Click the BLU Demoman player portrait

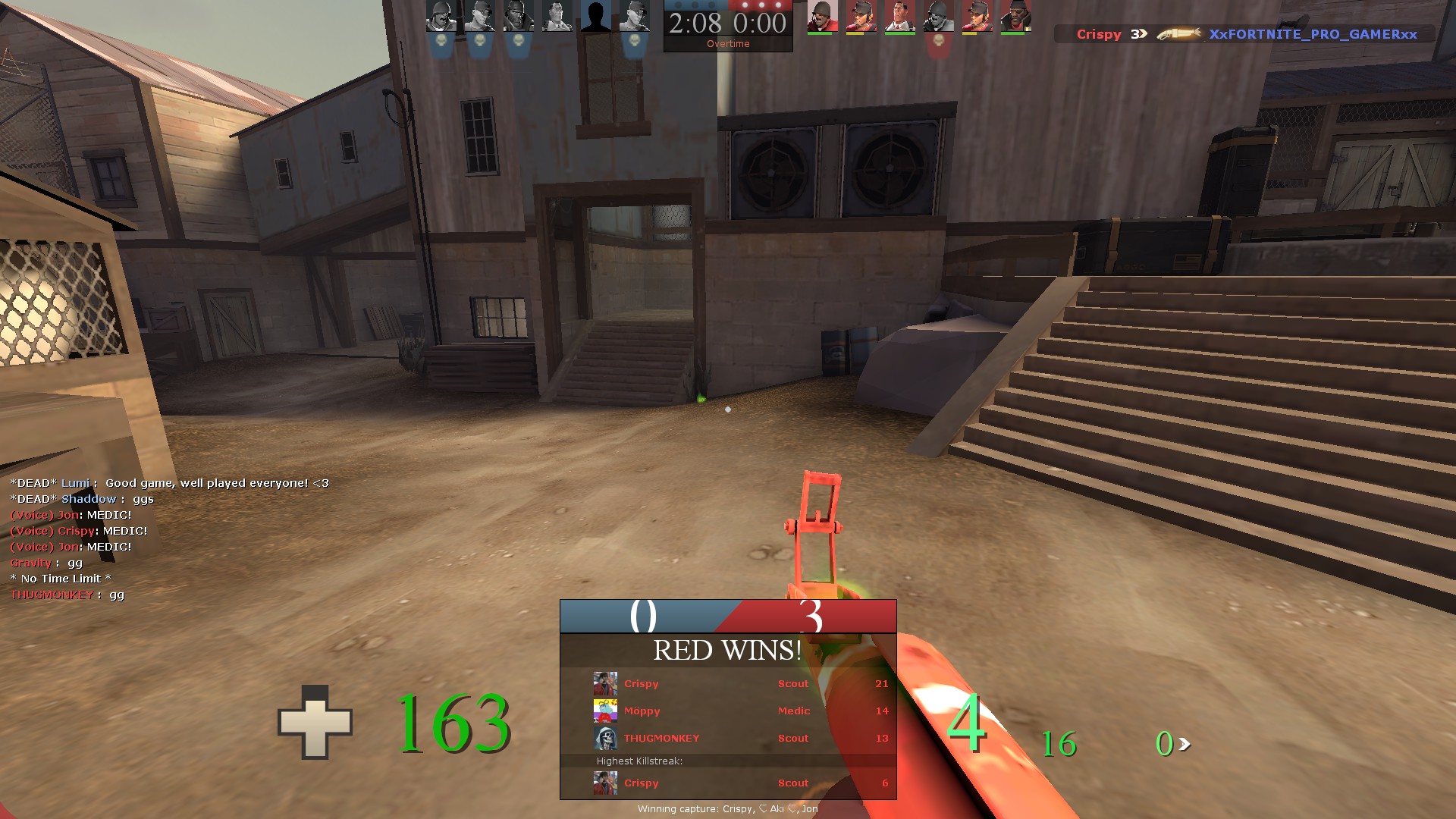pos(519,16)
